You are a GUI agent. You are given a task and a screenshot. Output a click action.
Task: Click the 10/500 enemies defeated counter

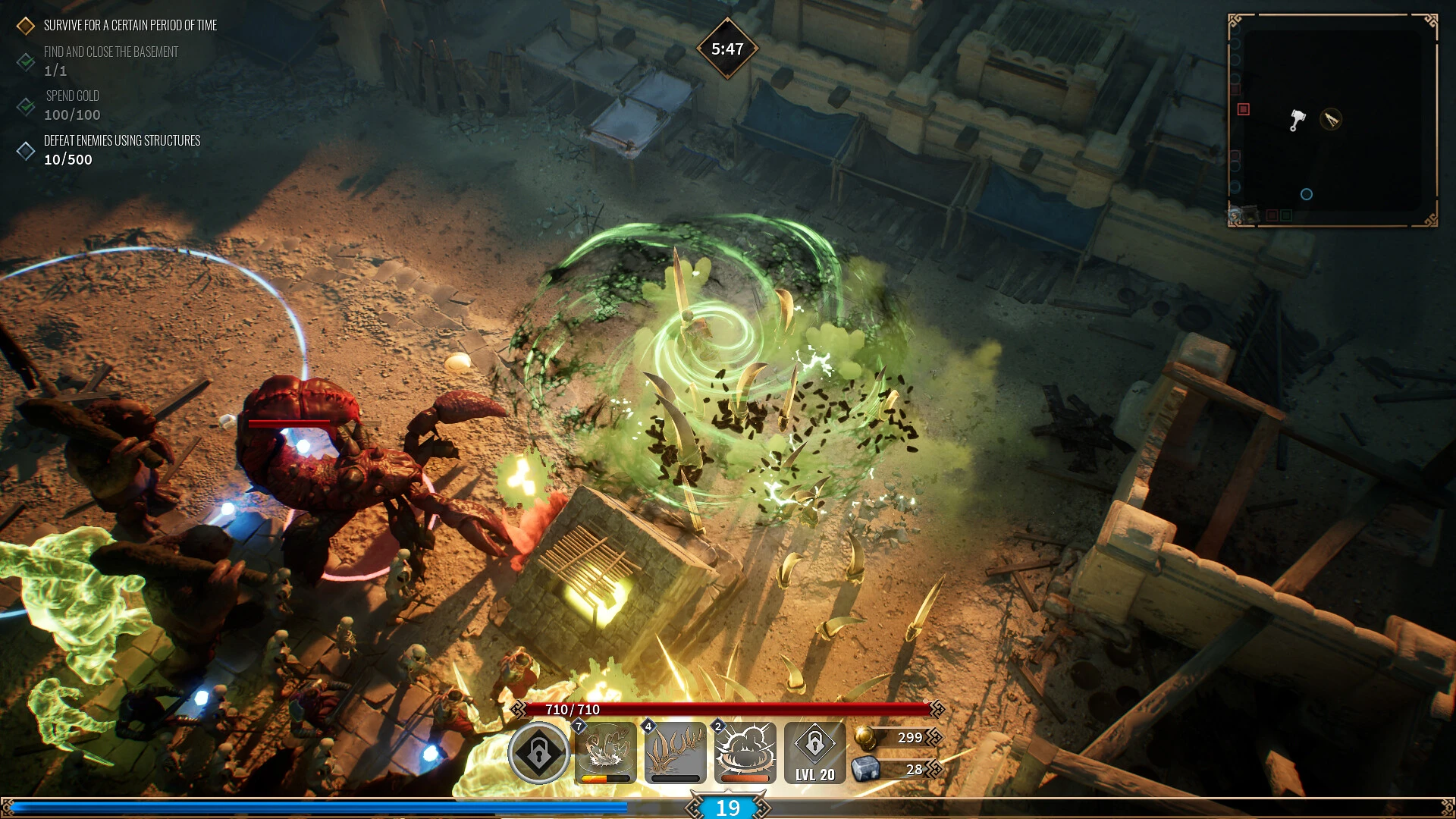67,160
